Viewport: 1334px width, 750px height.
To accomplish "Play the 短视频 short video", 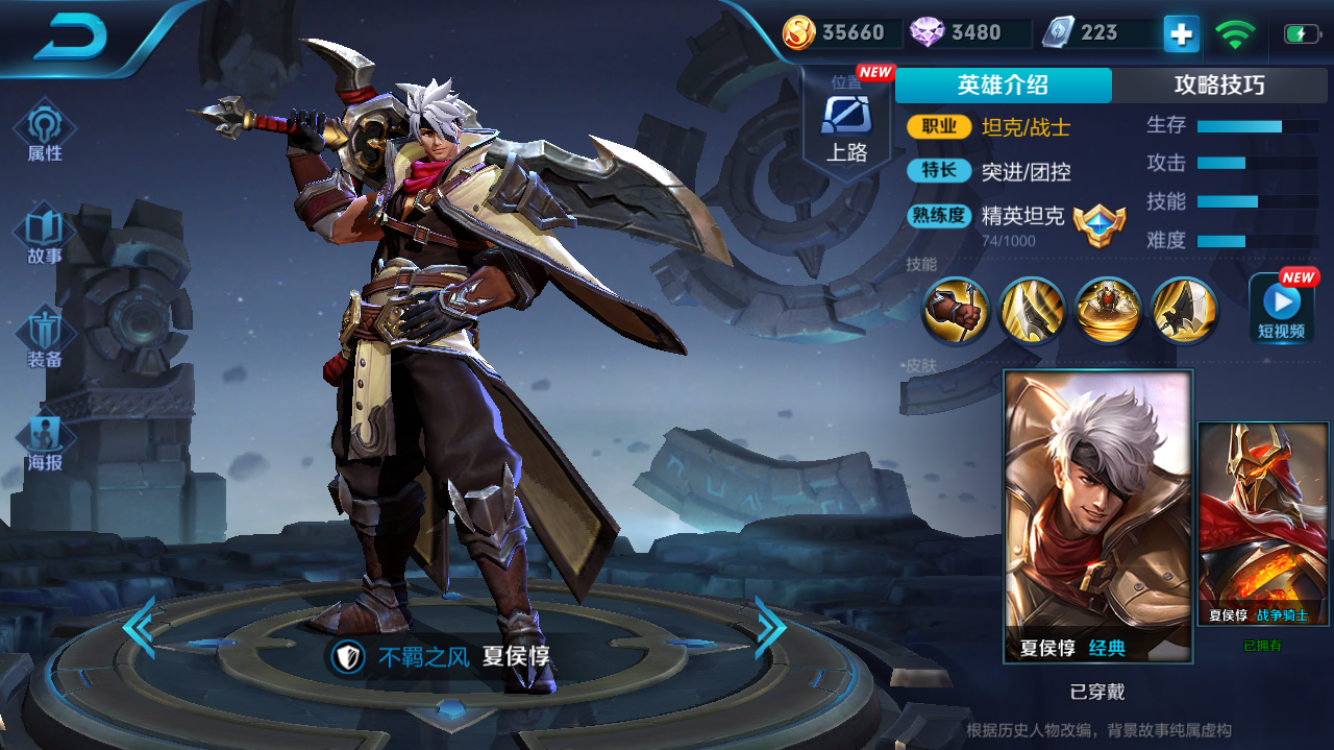I will (1281, 308).
